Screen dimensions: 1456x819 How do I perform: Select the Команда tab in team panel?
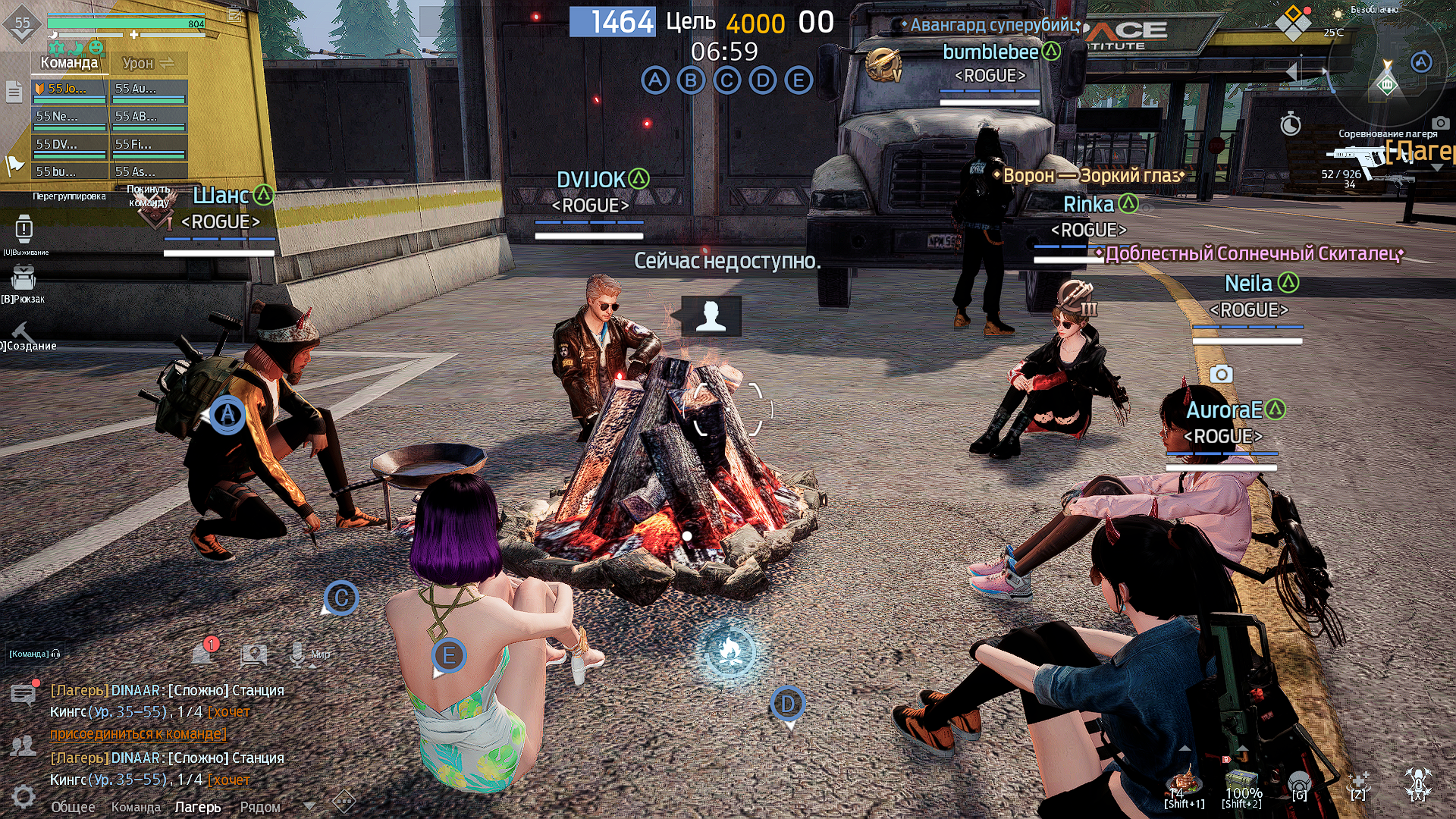click(69, 63)
